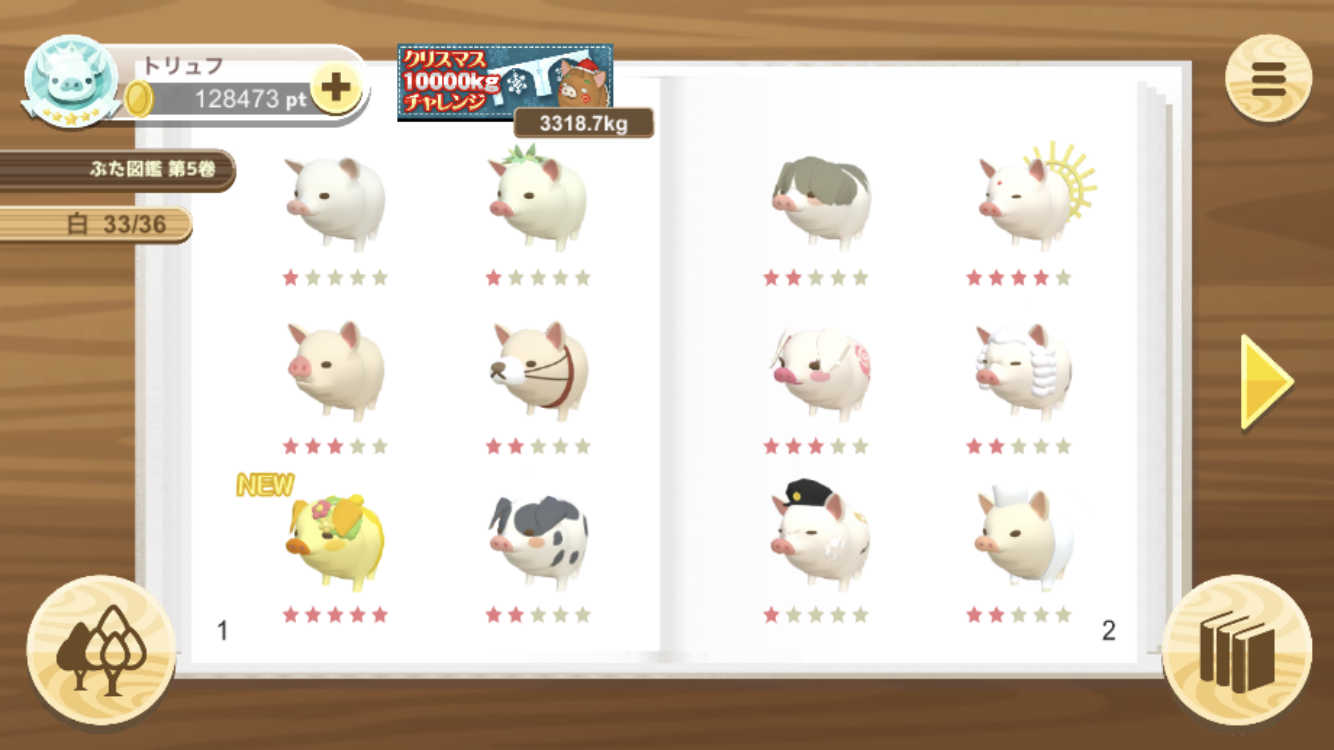
Task: Choose the blushing pig with floppy ears
Action: 818,370
